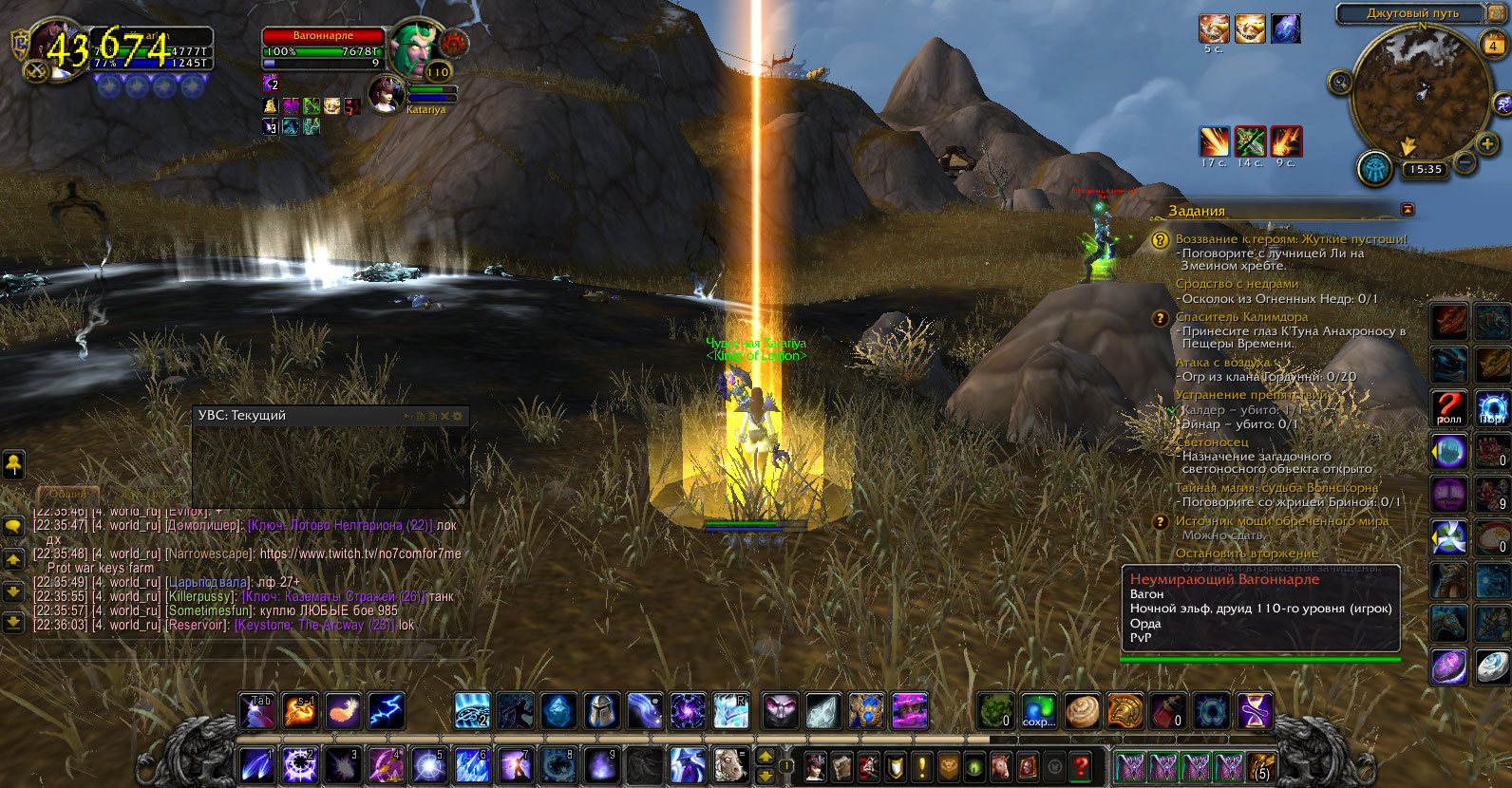Viewport: 1512px width, 788px height.
Task: Use the red question mark ролл macro
Action: (x=1449, y=408)
